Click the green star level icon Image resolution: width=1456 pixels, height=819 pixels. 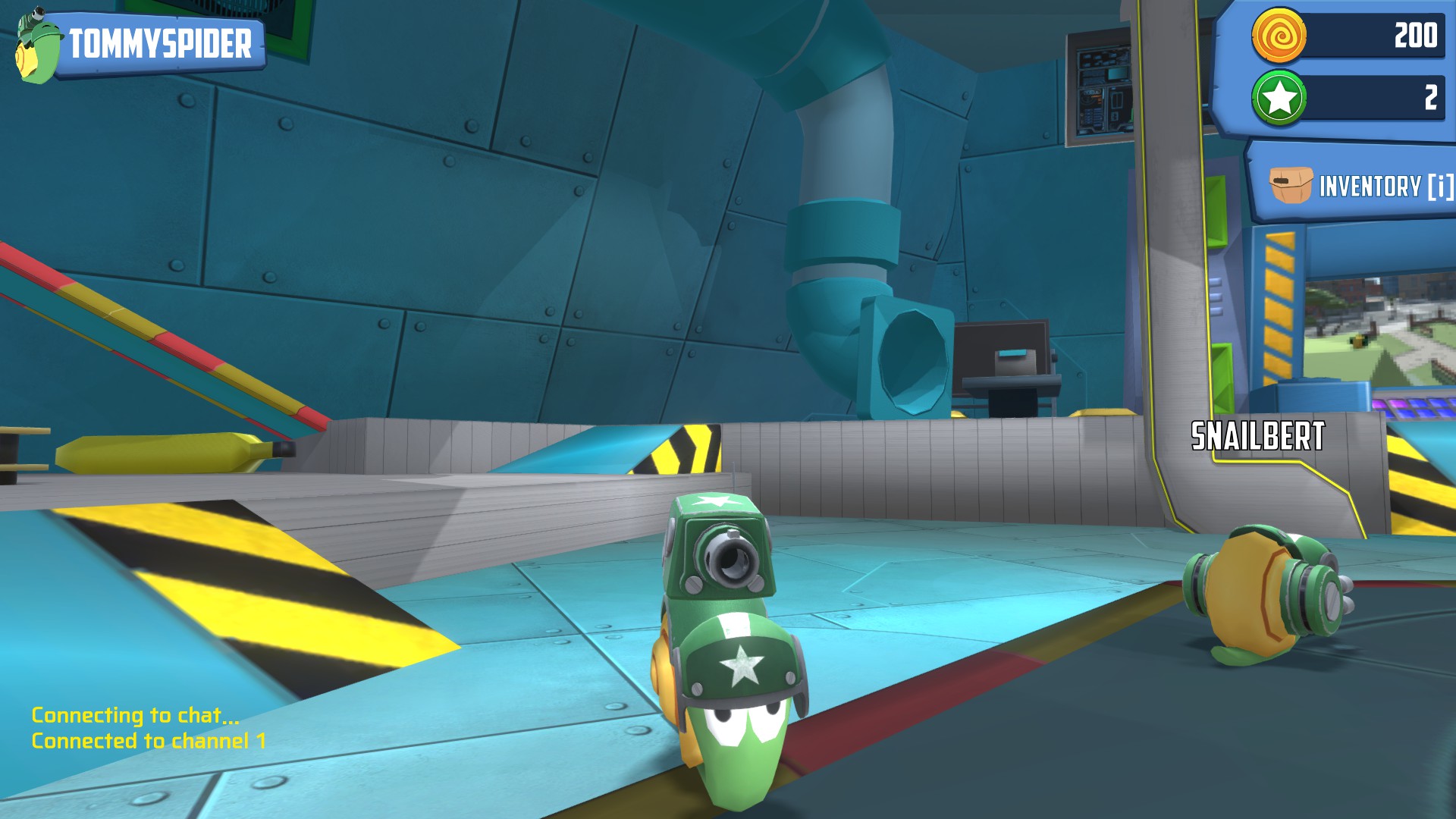1279,97
